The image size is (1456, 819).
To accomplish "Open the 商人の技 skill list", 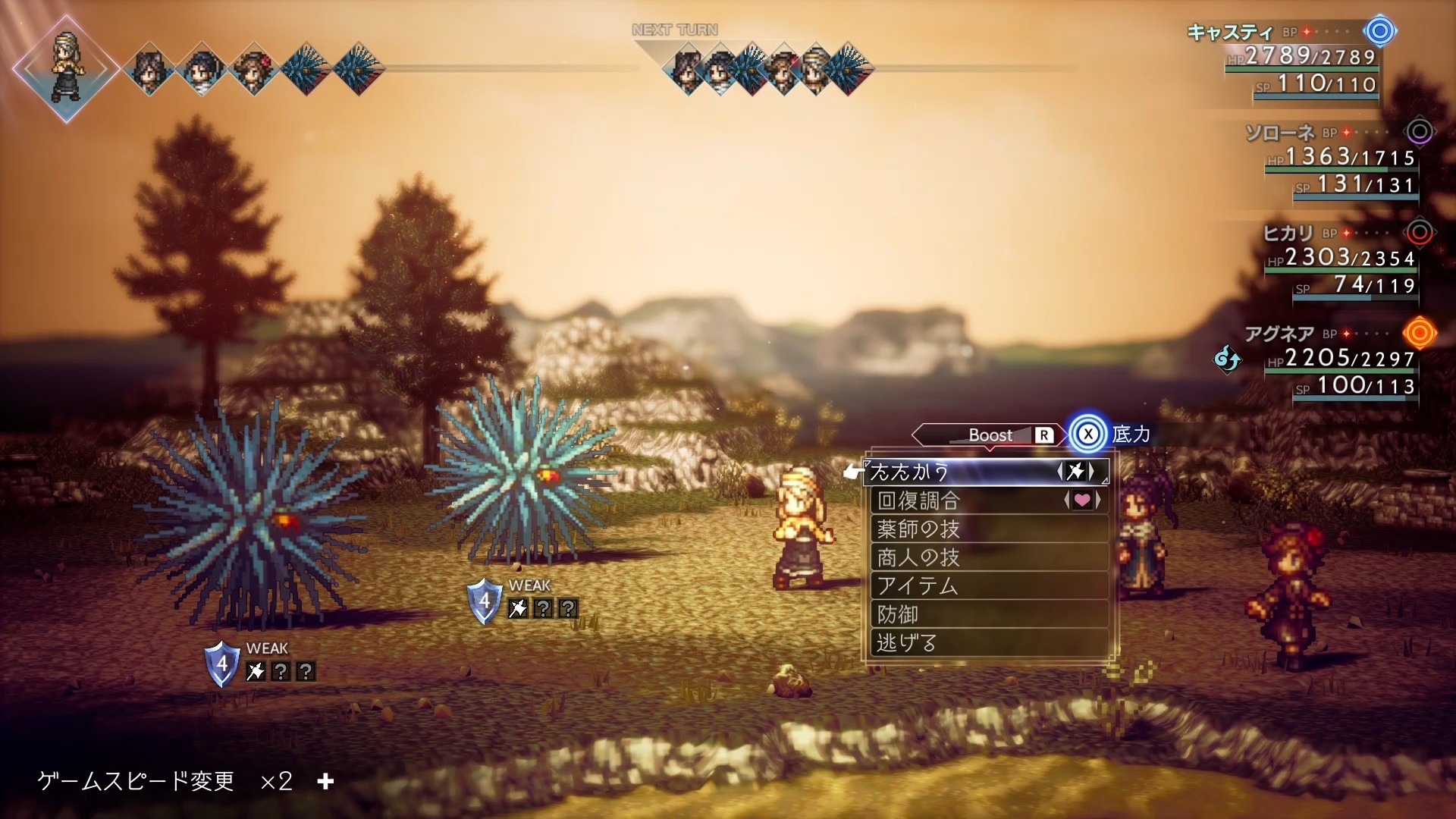I will tap(986, 557).
